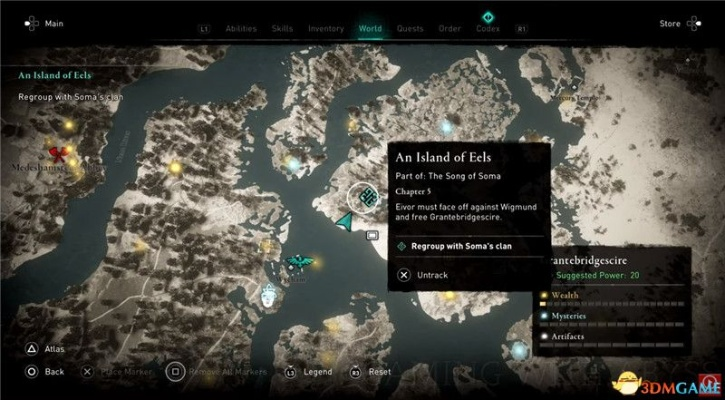Untrack the An Island of Eels quest

(430, 273)
